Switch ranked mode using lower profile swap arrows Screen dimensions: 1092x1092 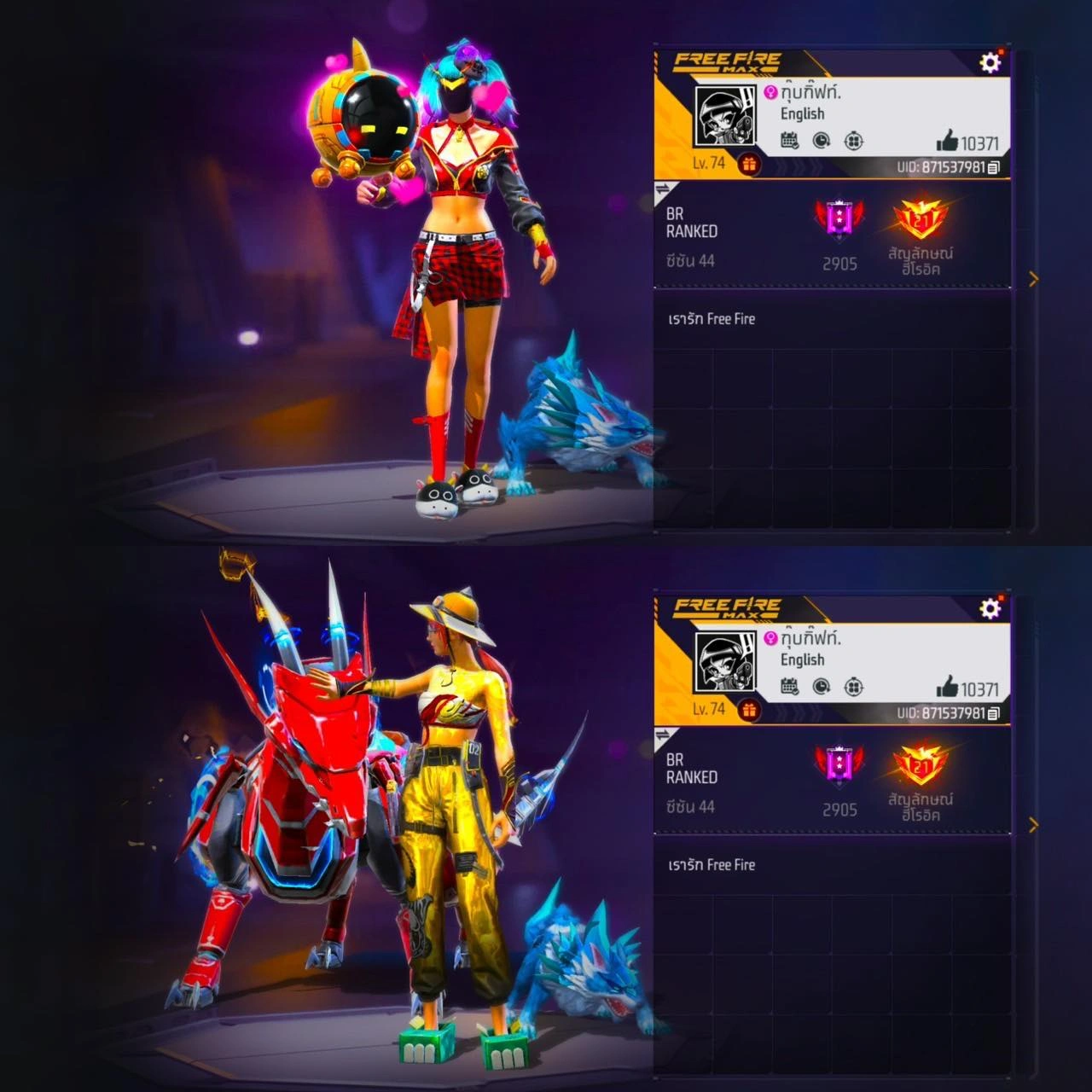click(664, 735)
